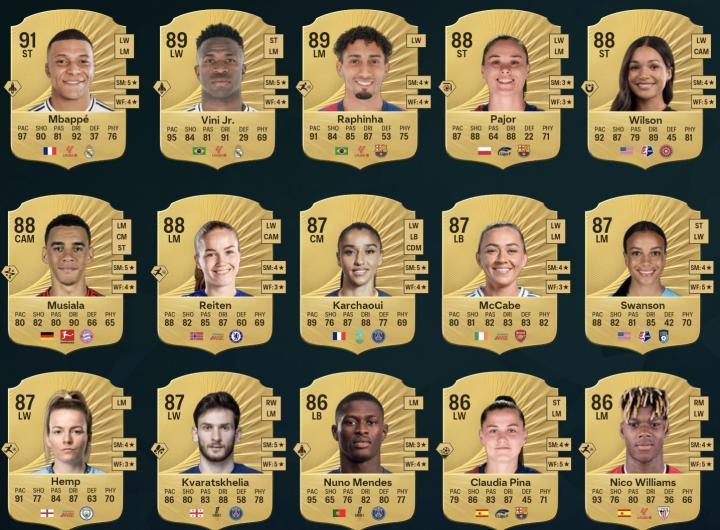720x530 pixels.
Task: Select the McCabe left back card
Action: click(x=503, y=270)
